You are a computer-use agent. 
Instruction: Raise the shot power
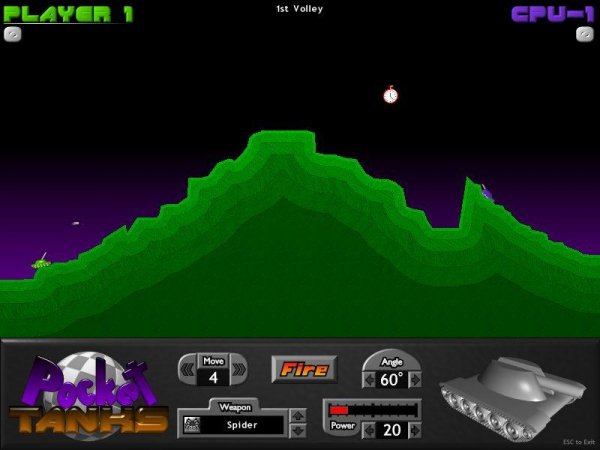415,430
